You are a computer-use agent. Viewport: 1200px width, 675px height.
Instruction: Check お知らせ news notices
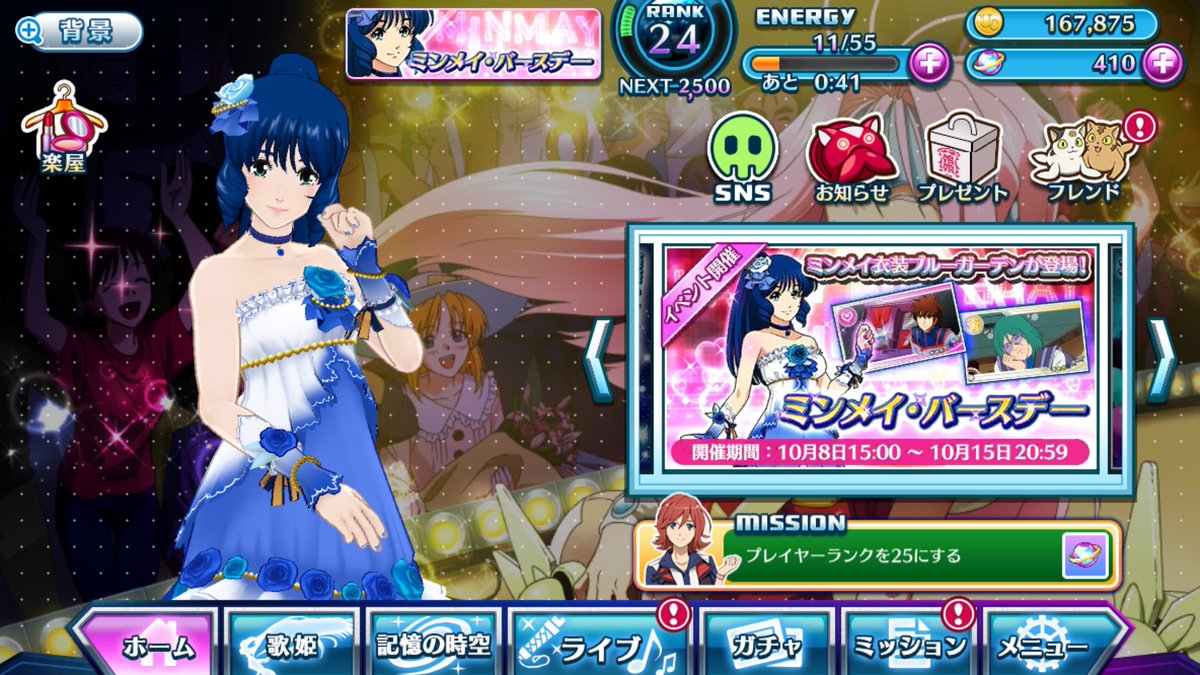(x=850, y=158)
